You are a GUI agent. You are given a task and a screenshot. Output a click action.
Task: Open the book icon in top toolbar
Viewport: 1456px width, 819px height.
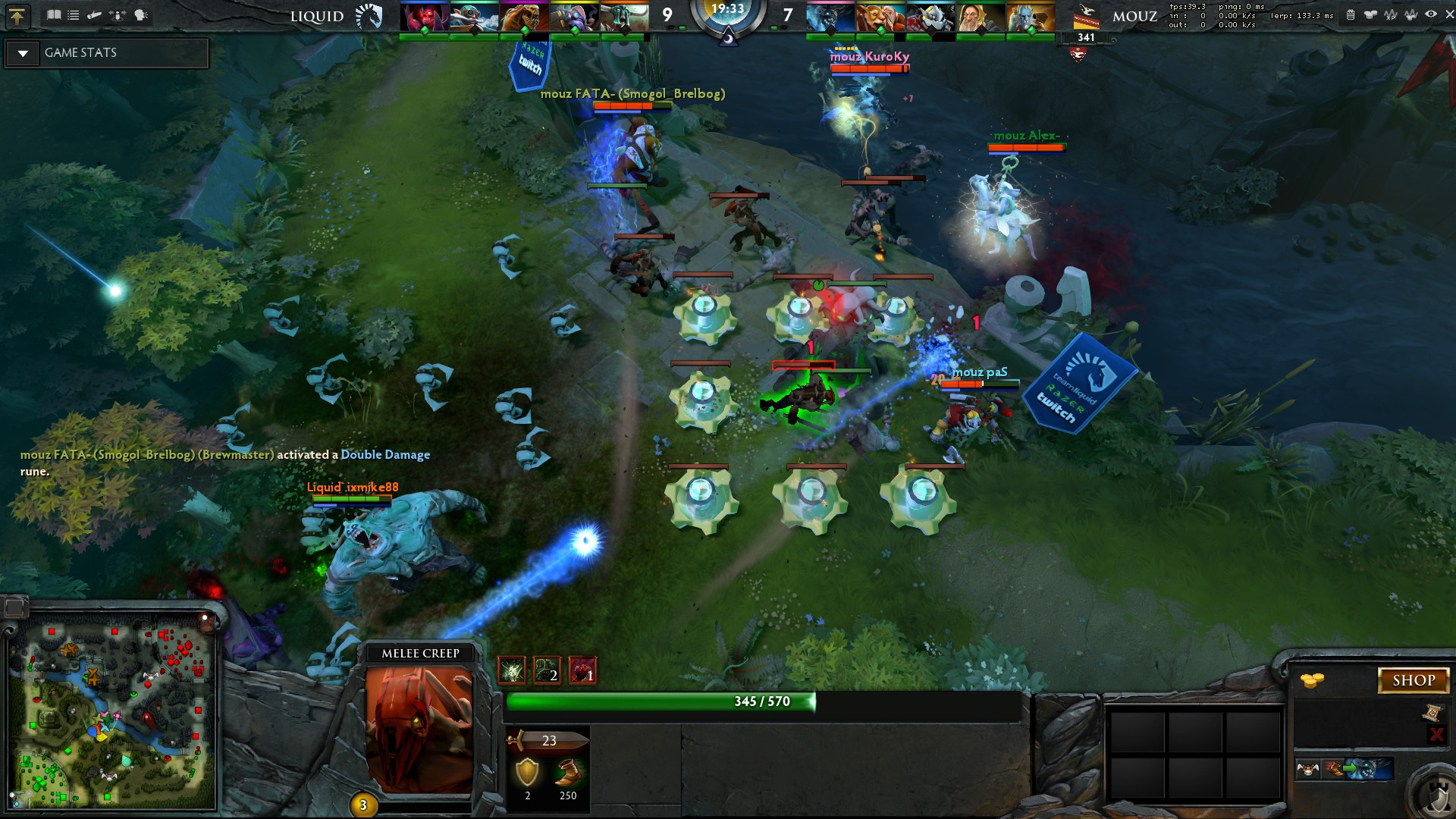54,14
